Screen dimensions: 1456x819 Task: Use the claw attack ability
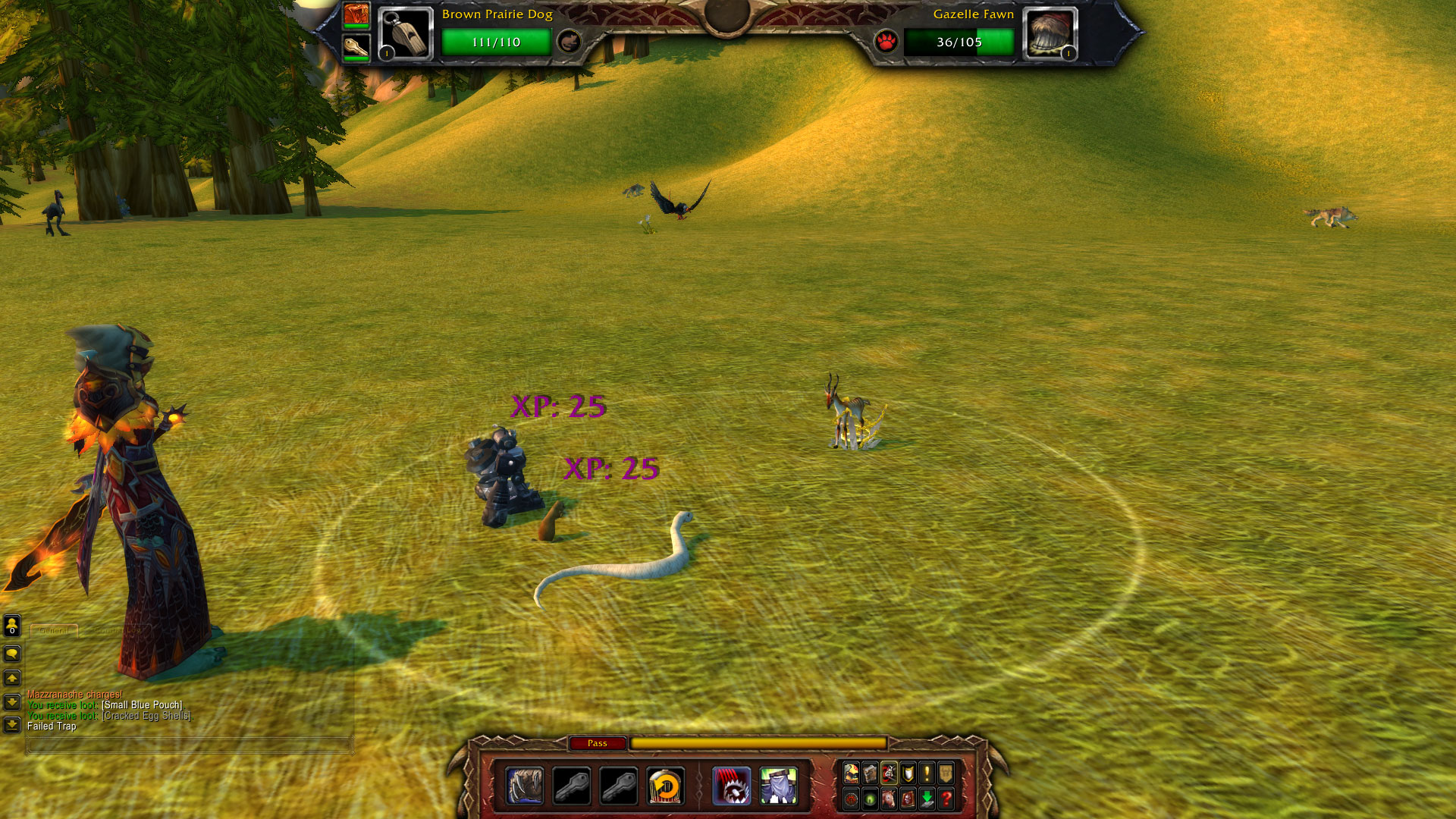525,786
